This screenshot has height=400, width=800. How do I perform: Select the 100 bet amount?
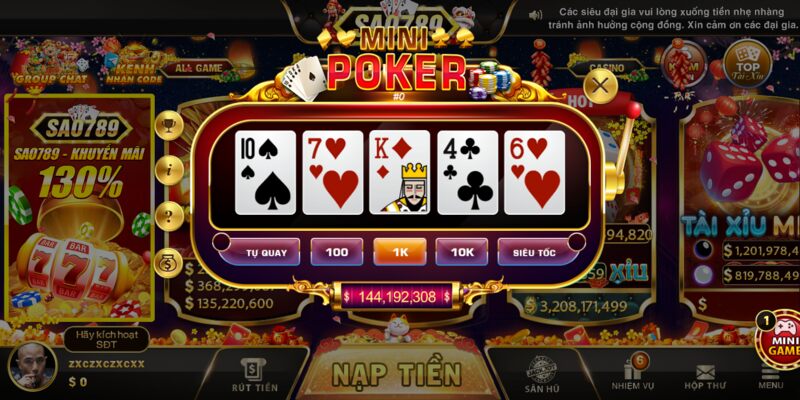(x=336, y=252)
